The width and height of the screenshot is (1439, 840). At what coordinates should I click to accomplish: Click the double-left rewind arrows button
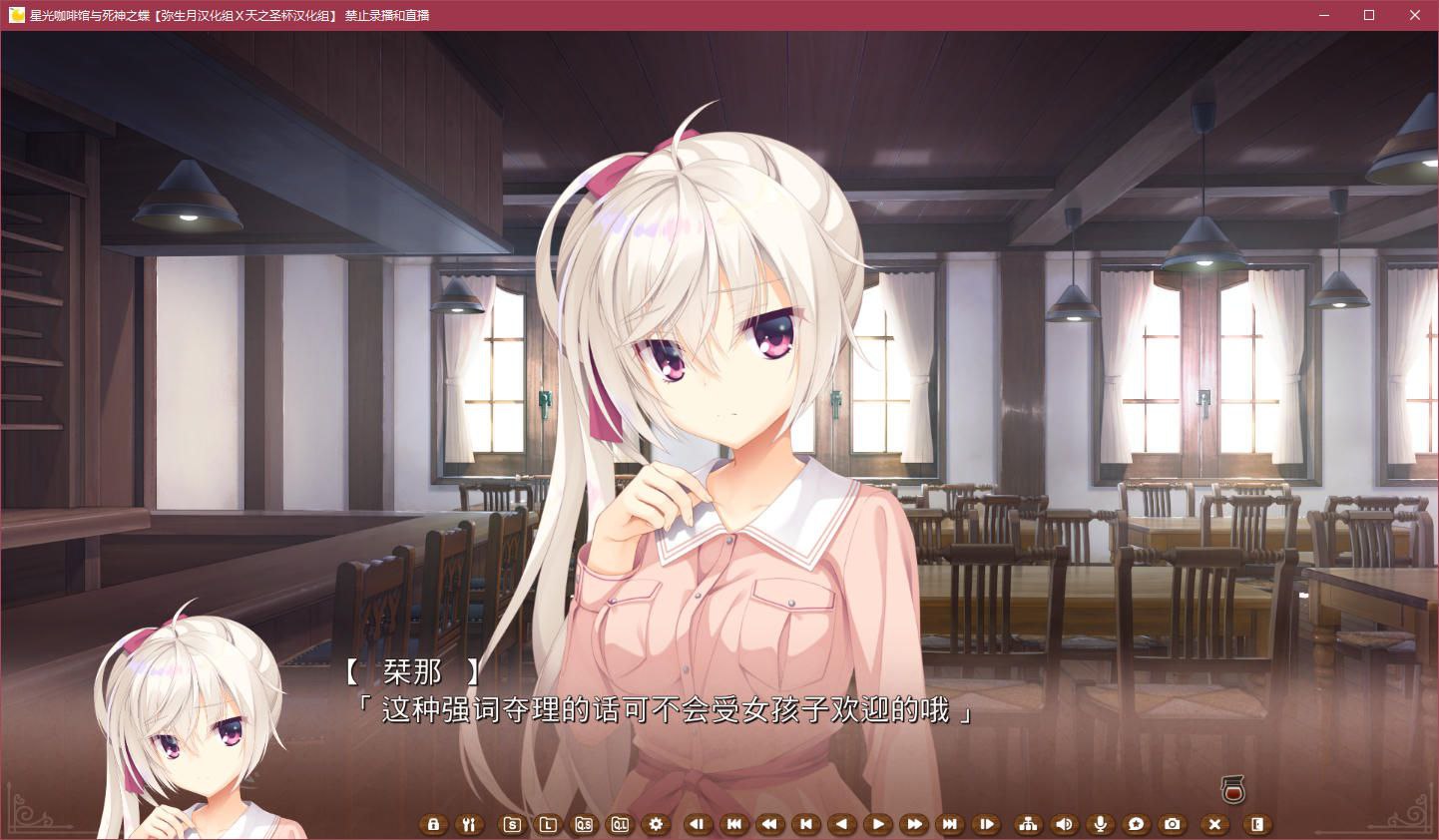pos(769,824)
